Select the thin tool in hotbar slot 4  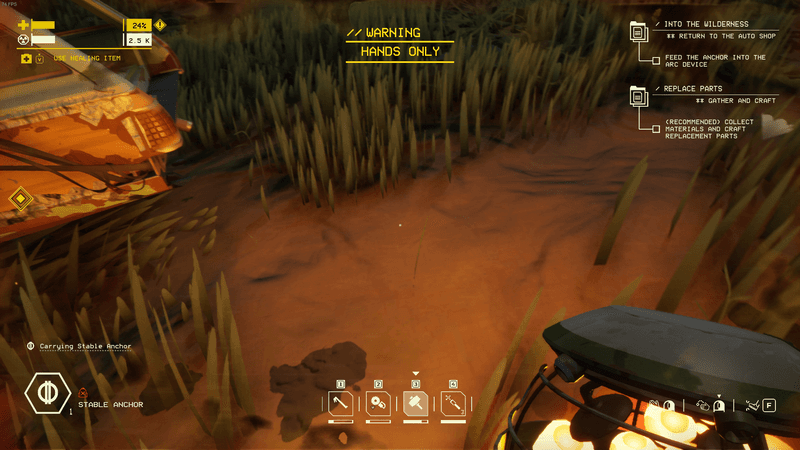point(453,404)
